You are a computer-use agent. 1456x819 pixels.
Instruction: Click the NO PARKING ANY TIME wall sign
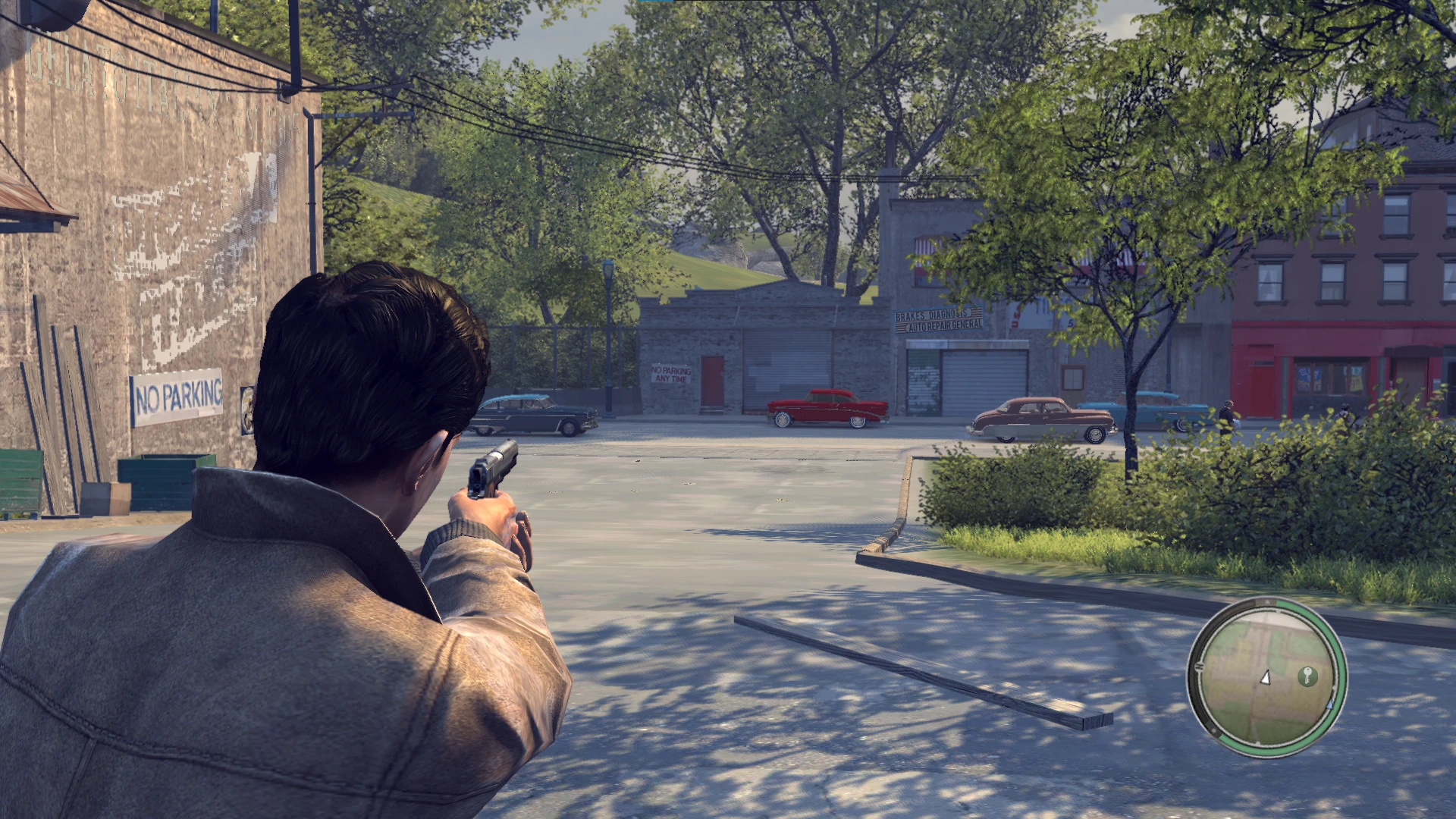click(x=671, y=373)
